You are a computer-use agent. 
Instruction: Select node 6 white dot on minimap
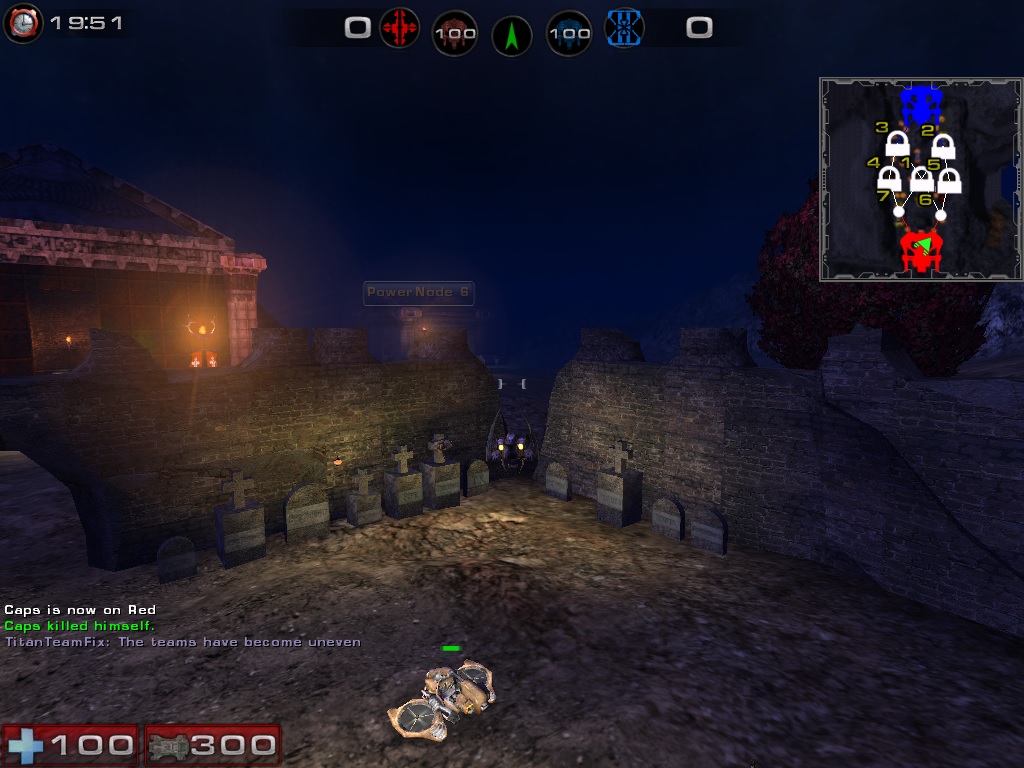940,214
